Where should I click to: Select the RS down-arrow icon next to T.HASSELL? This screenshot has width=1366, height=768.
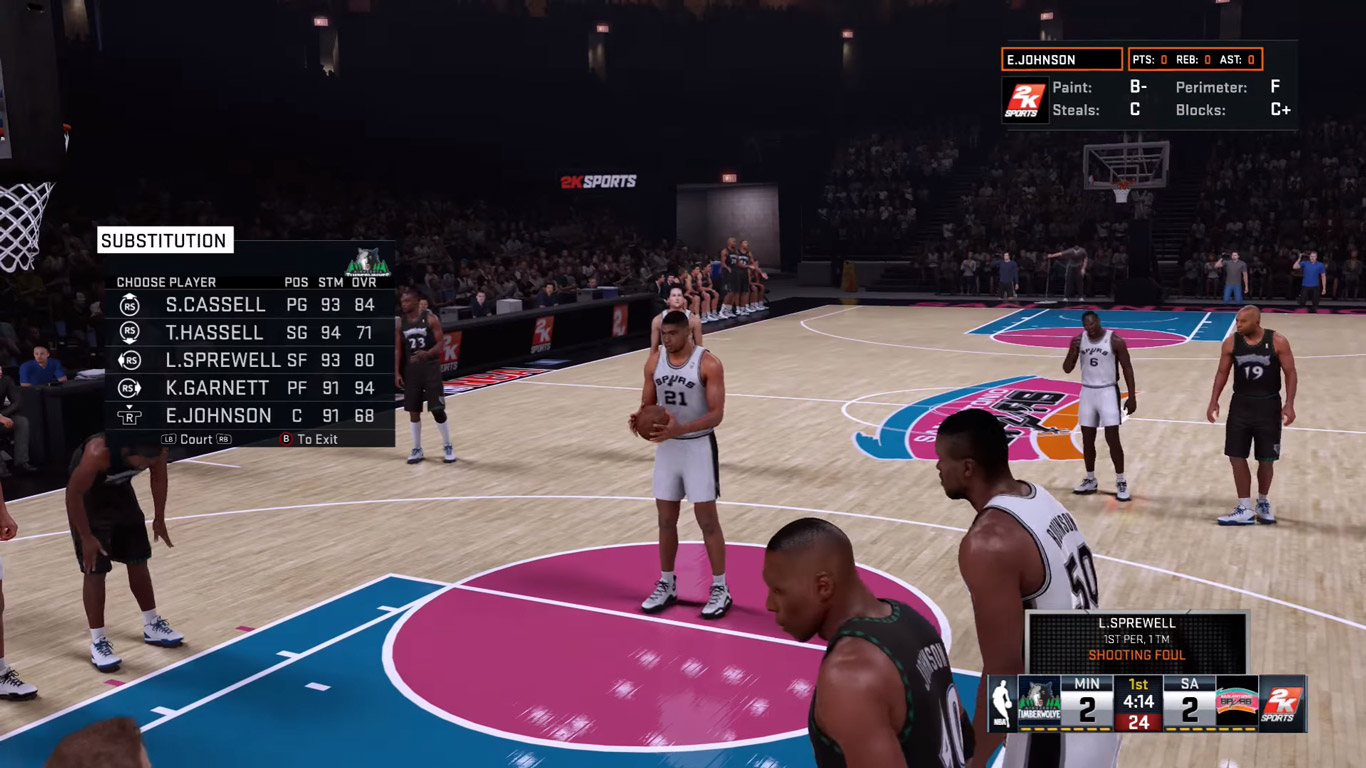click(129, 332)
